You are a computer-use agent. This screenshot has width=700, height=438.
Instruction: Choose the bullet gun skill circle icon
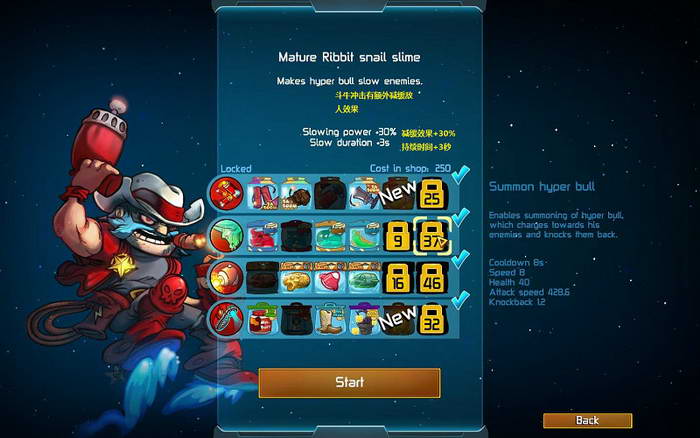[224, 277]
